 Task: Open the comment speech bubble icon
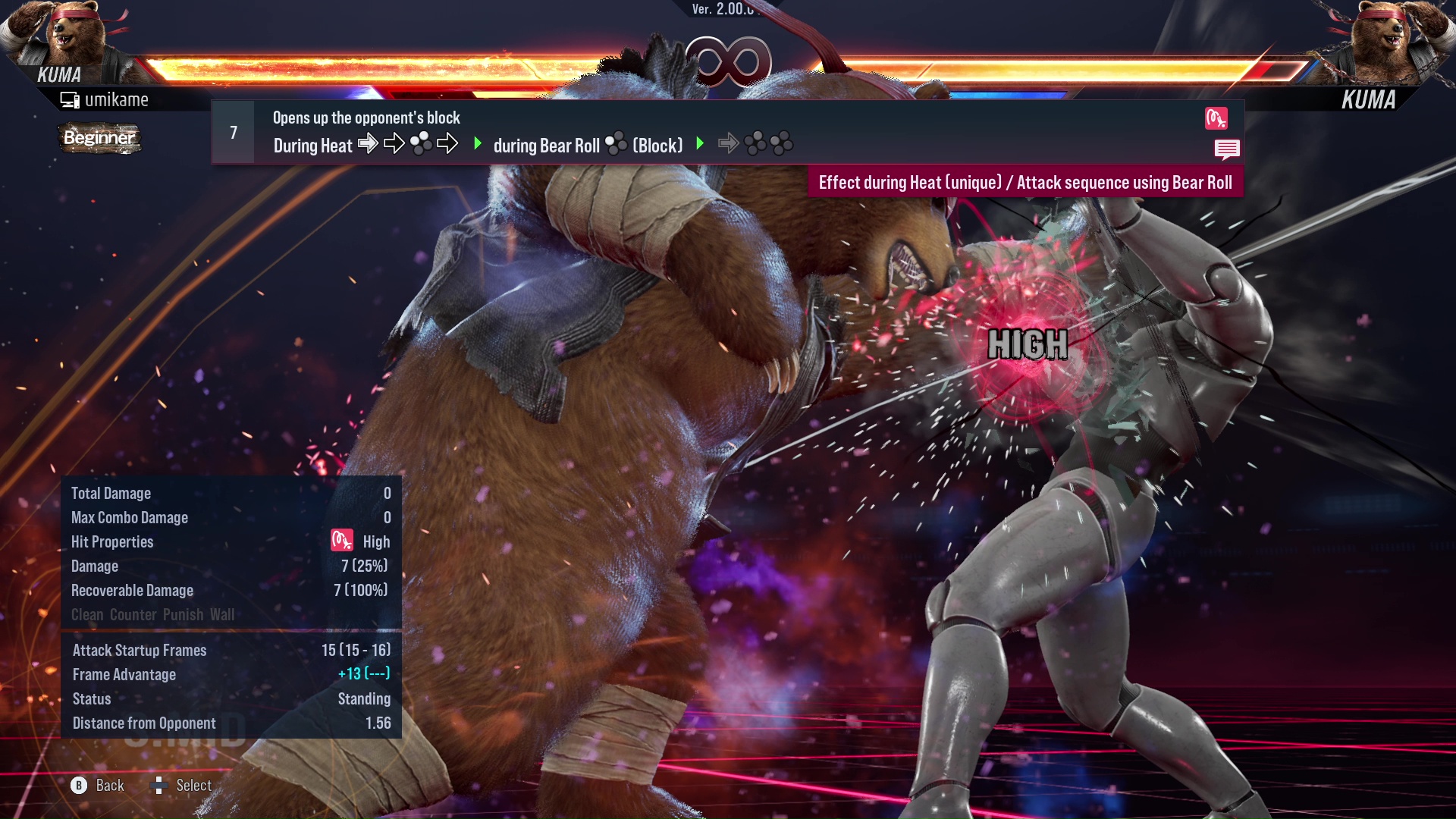pos(1226,149)
